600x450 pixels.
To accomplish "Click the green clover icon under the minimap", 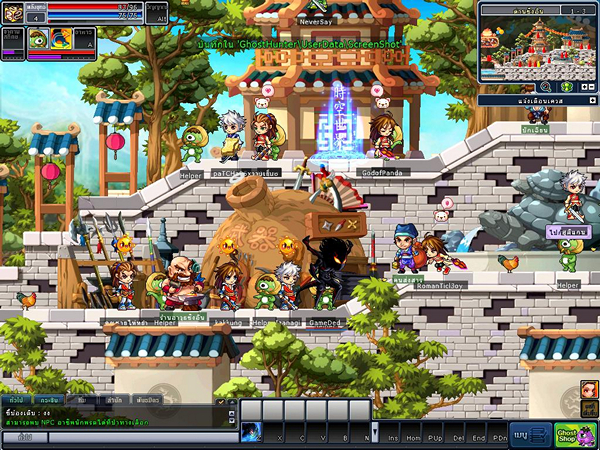I will [x=565, y=87].
